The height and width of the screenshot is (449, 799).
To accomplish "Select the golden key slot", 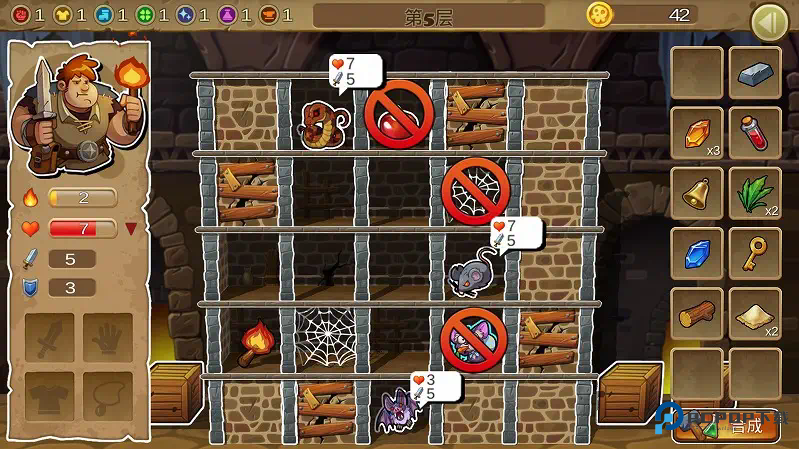I will tap(755, 252).
